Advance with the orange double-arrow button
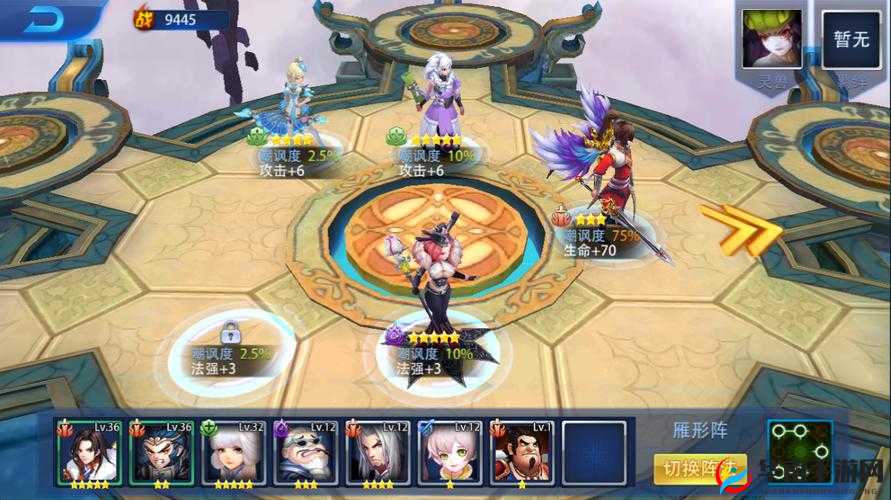 (x=741, y=230)
